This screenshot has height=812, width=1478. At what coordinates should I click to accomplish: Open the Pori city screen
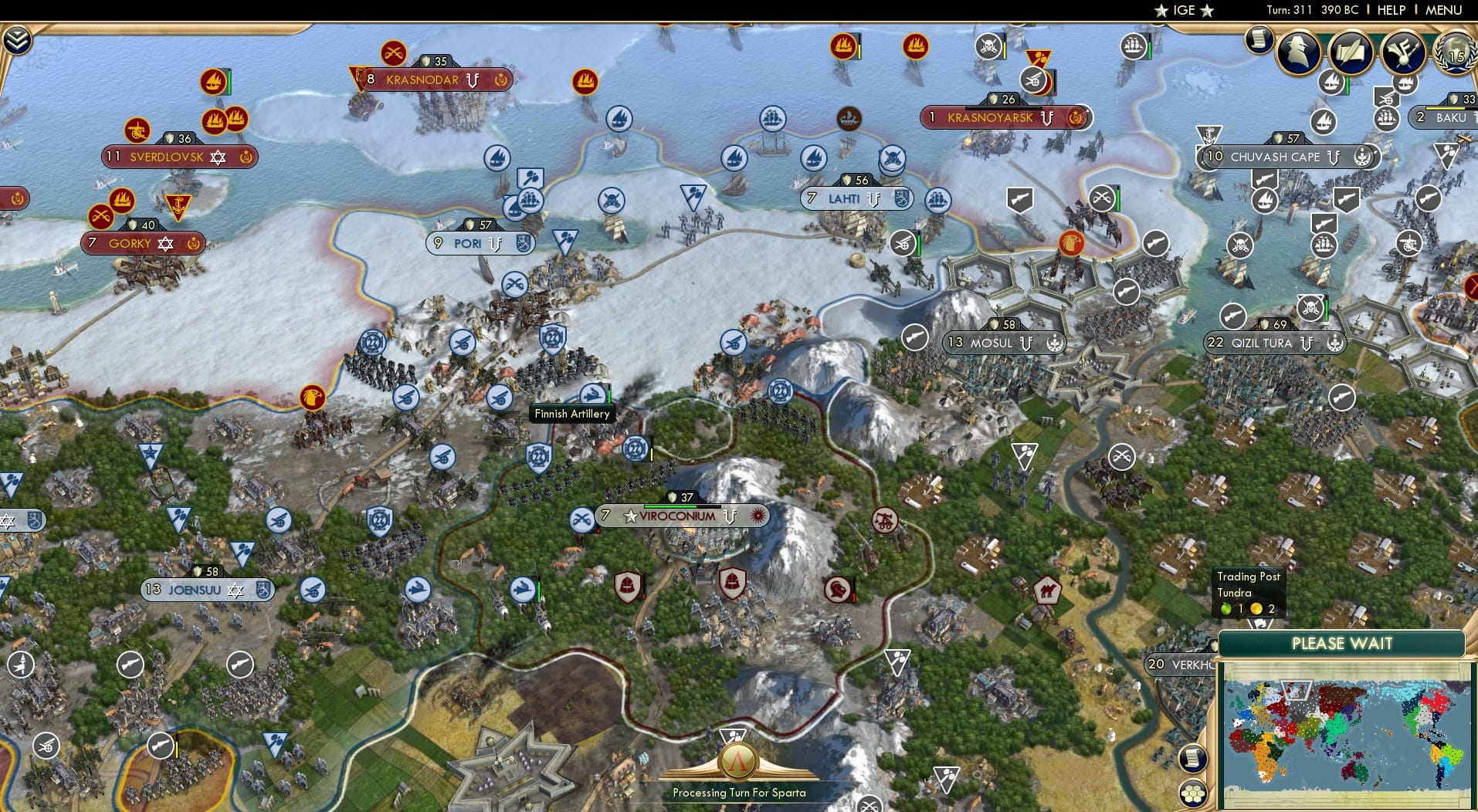pyautogui.click(x=473, y=243)
